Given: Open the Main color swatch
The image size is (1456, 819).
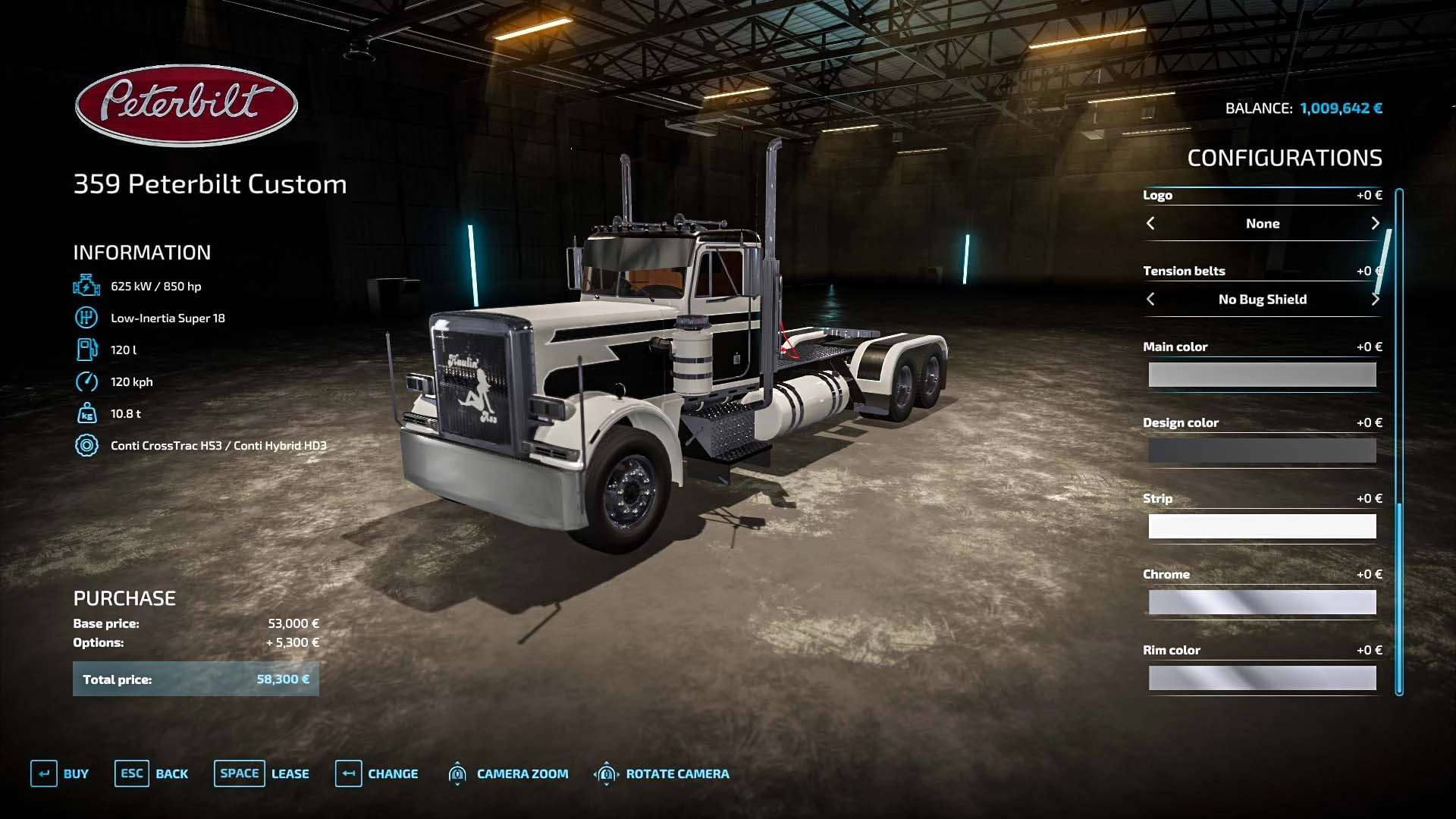Looking at the screenshot, I should coord(1262,375).
